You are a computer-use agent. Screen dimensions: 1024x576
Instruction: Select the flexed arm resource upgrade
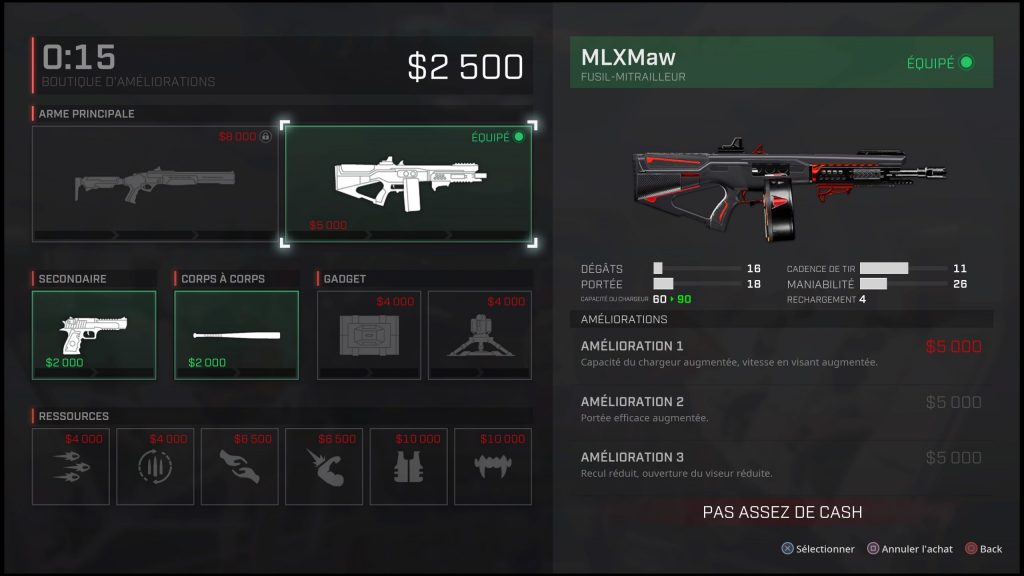[323, 467]
